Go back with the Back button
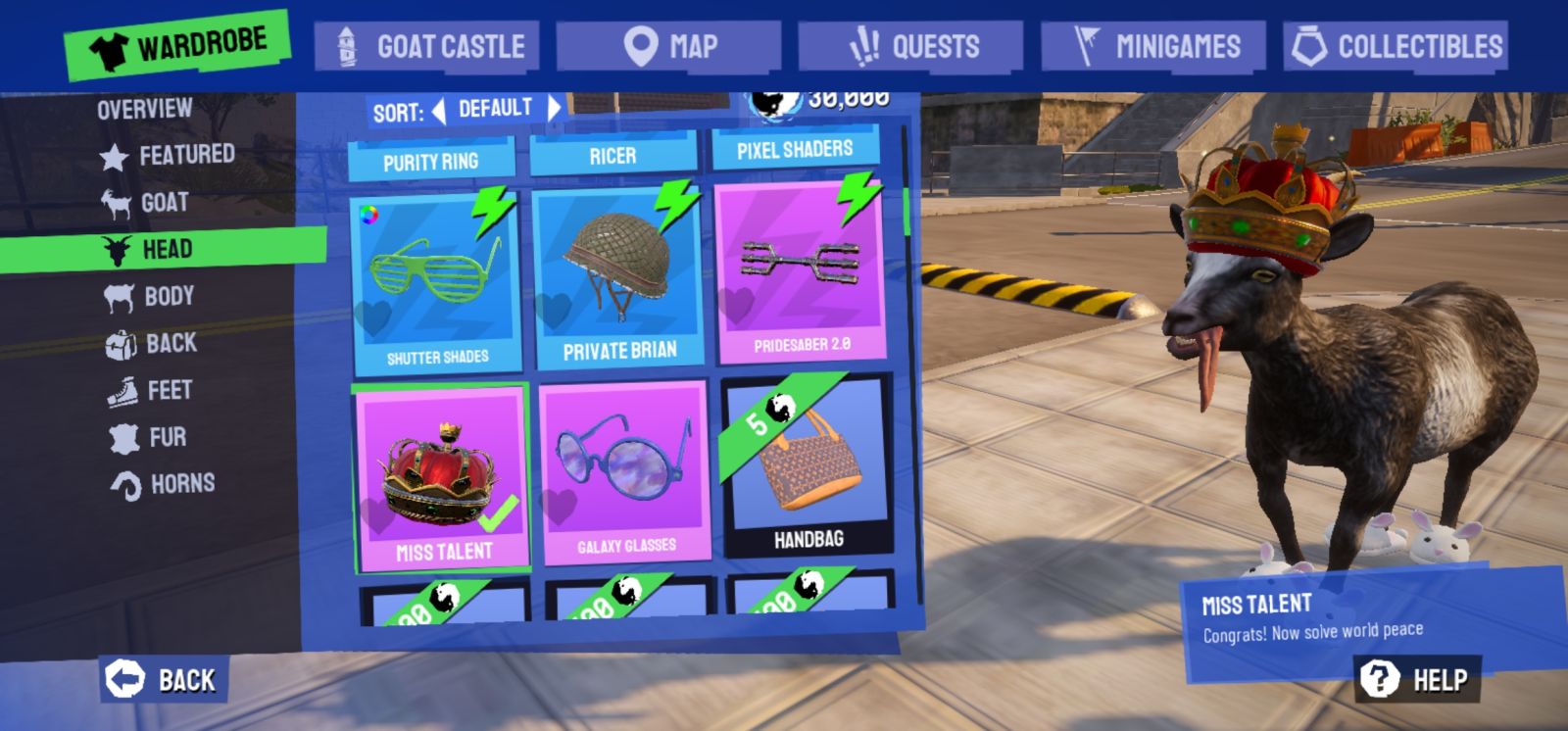 pos(163,679)
